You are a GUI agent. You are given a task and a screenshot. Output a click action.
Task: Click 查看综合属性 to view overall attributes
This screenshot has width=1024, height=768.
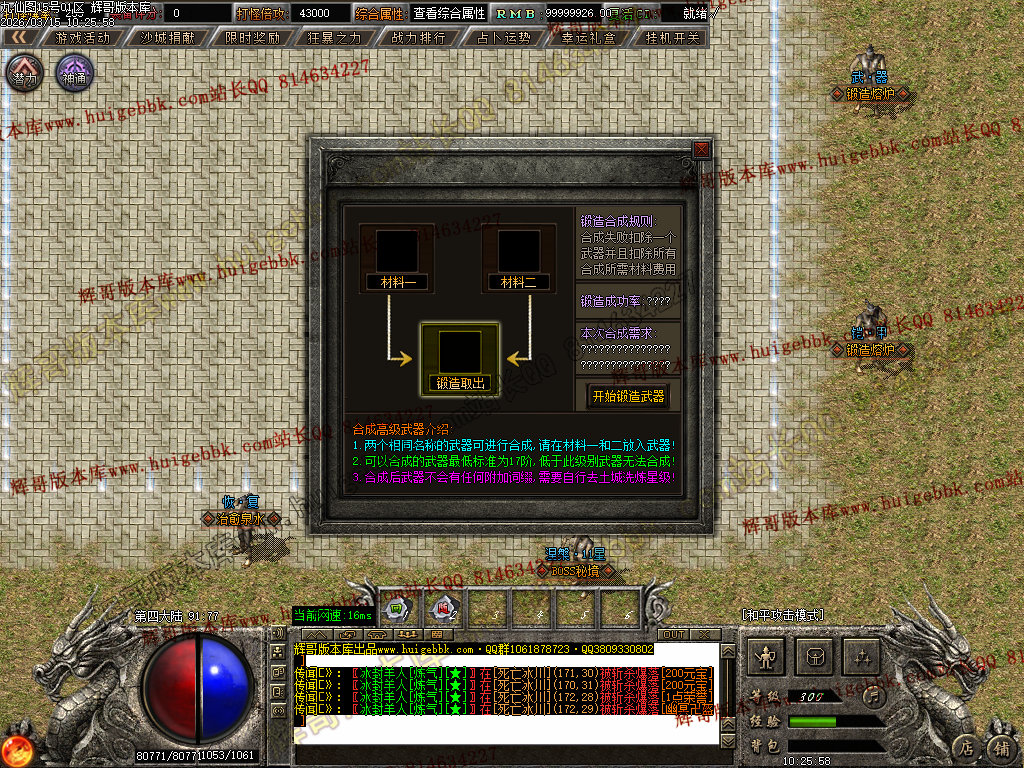click(x=449, y=13)
